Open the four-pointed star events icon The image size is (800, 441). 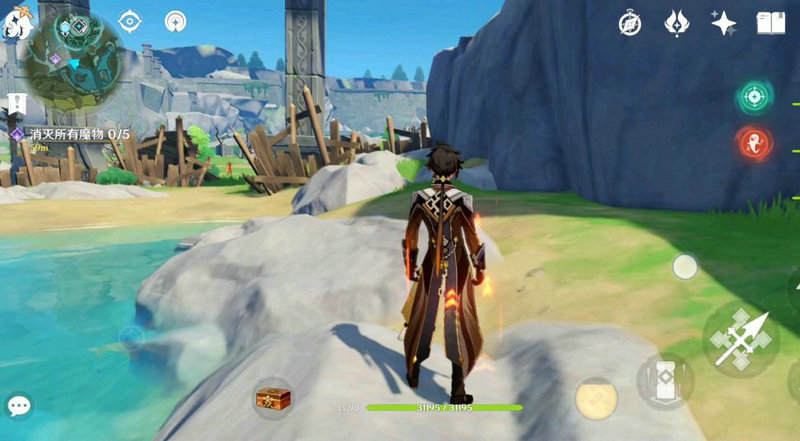tap(724, 23)
